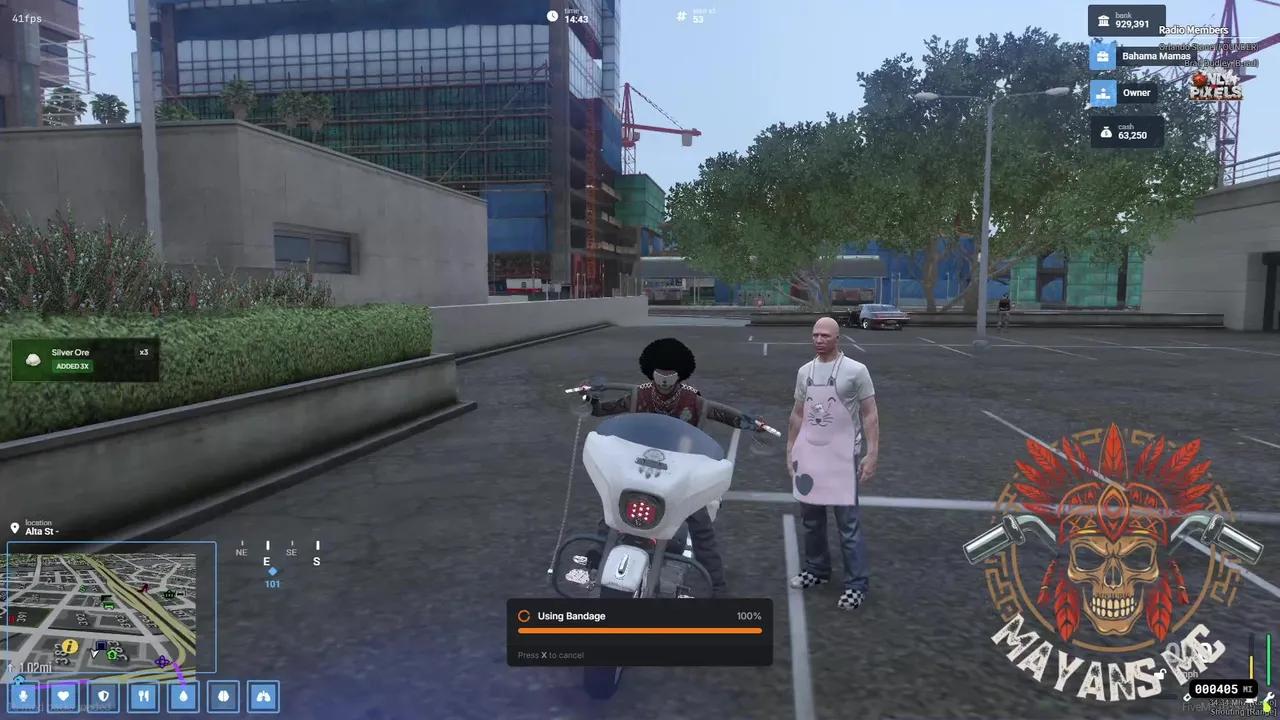Select the brain stress icon

click(223, 697)
